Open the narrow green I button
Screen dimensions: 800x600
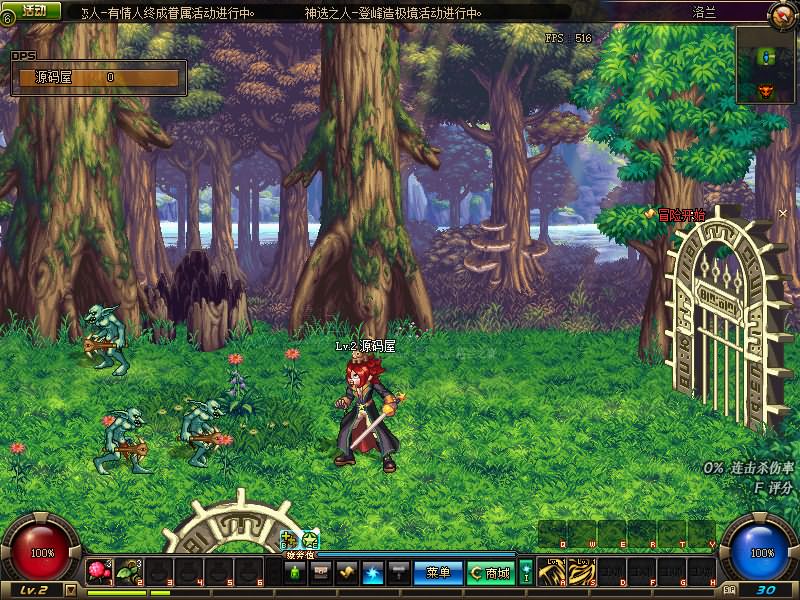[527, 573]
